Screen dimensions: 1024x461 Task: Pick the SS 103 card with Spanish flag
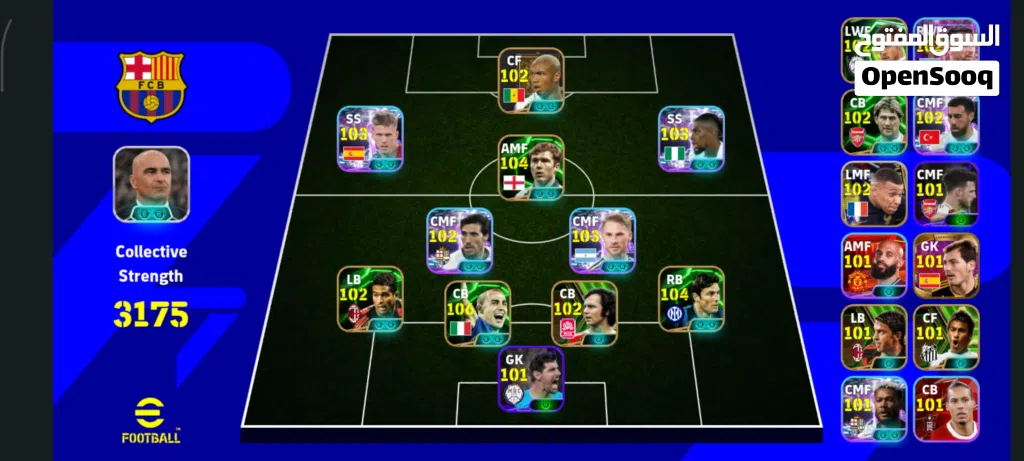tap(370, 139)
